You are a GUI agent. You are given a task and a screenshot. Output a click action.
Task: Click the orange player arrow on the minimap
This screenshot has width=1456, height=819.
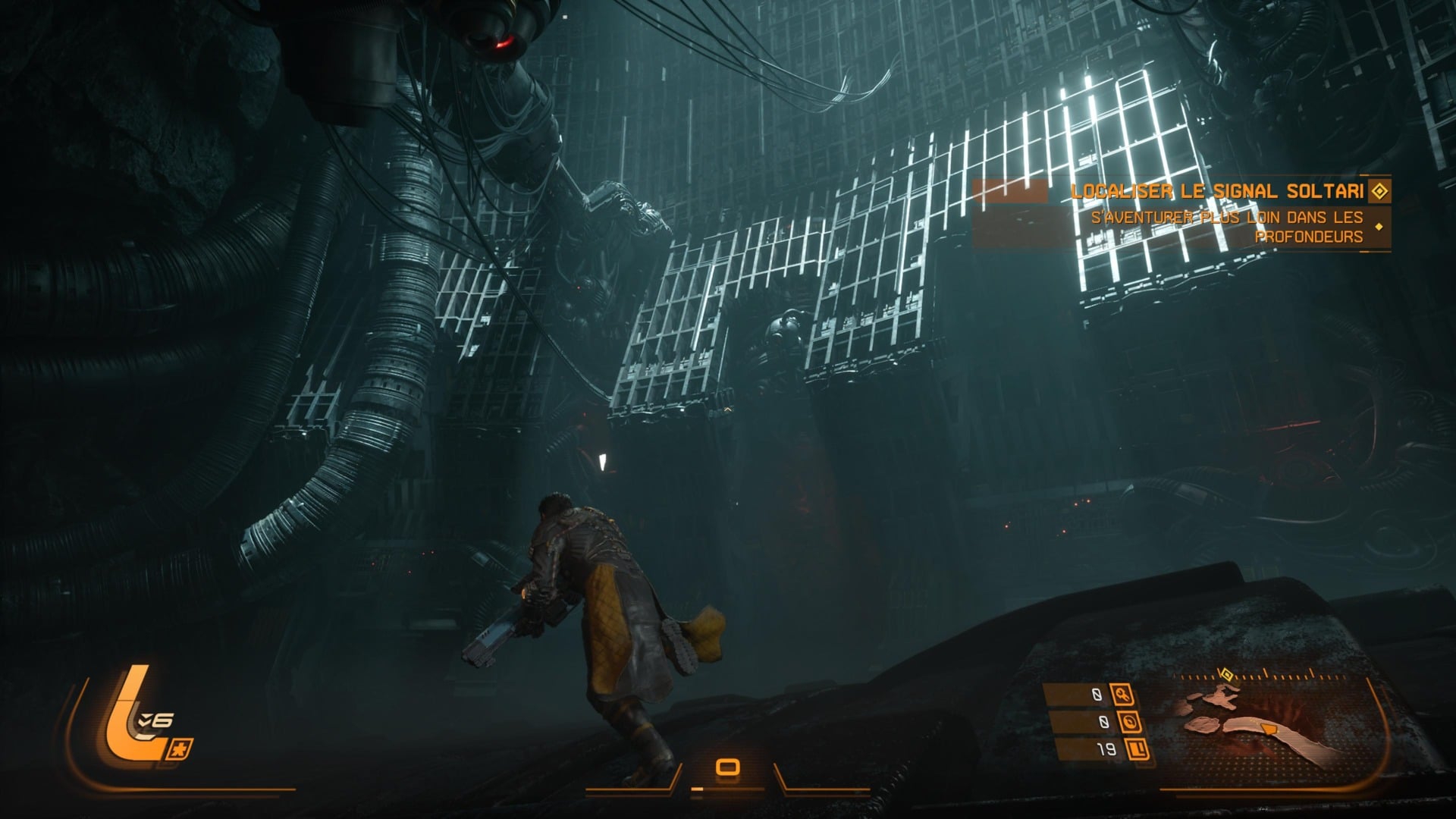1265,729
